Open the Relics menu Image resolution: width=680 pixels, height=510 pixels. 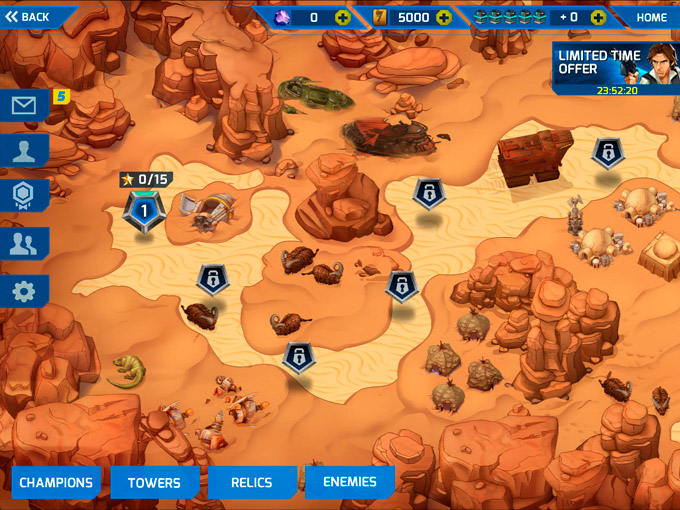pos(252,482)
